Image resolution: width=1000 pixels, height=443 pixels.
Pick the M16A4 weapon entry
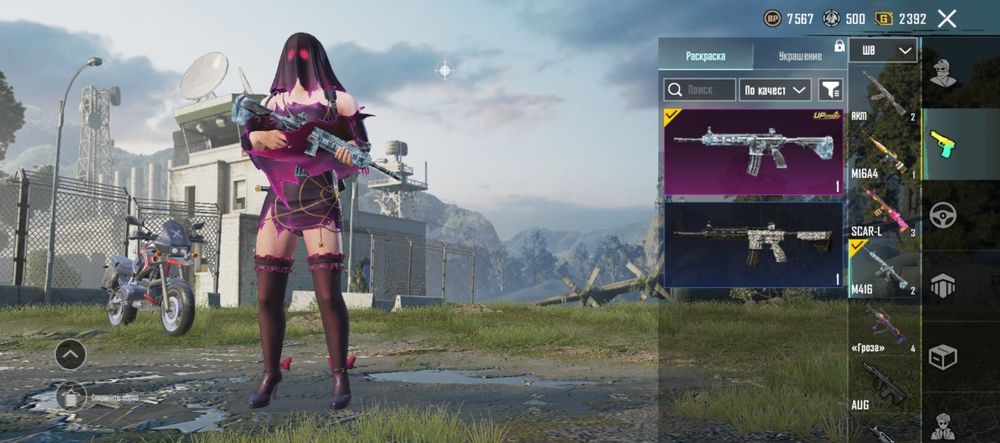coord(883,155)
